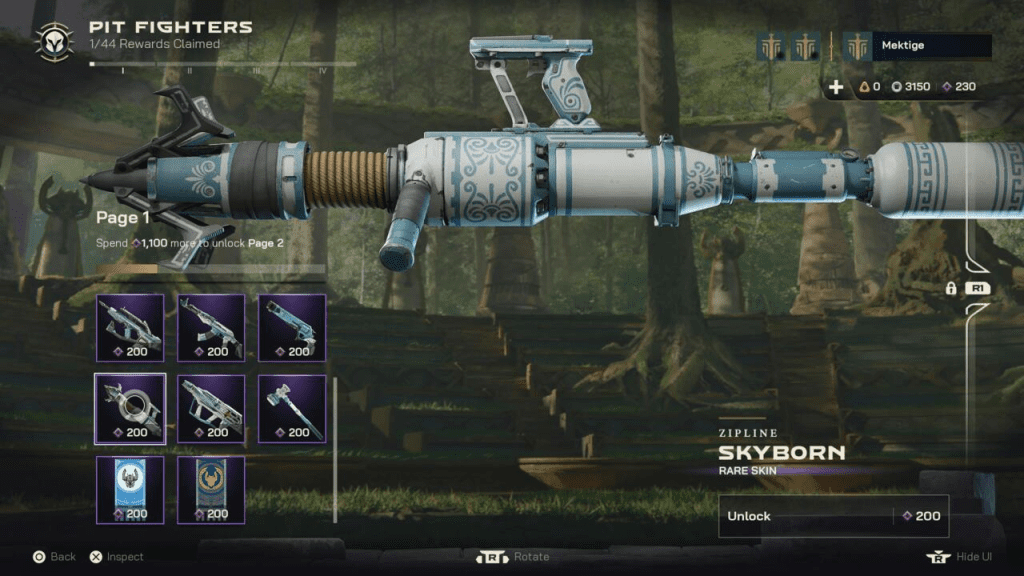Pick the sledgehammer skin thumbnail

coord(292,408)
